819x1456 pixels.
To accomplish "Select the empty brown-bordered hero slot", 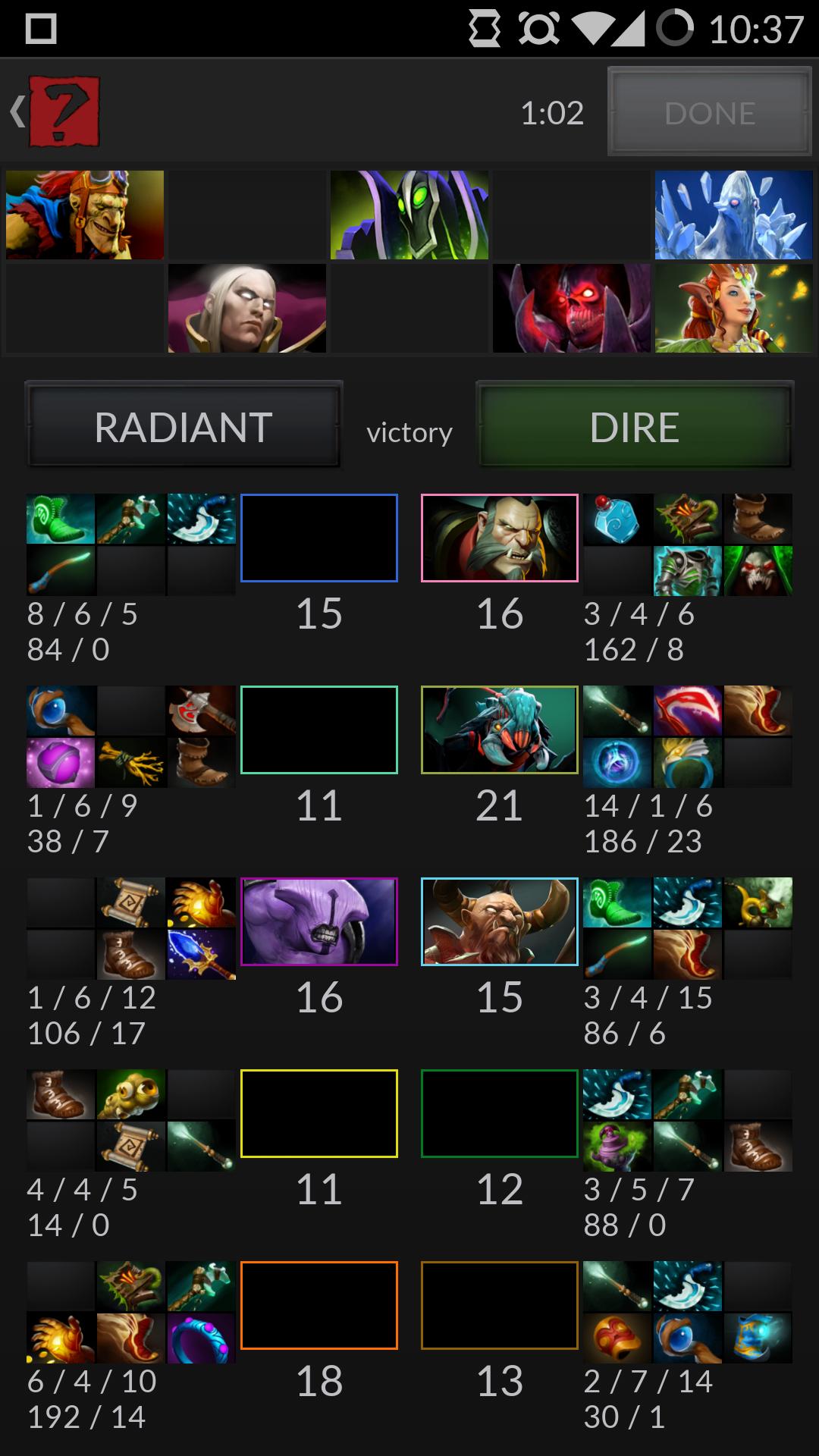I will click(500, 1306).
